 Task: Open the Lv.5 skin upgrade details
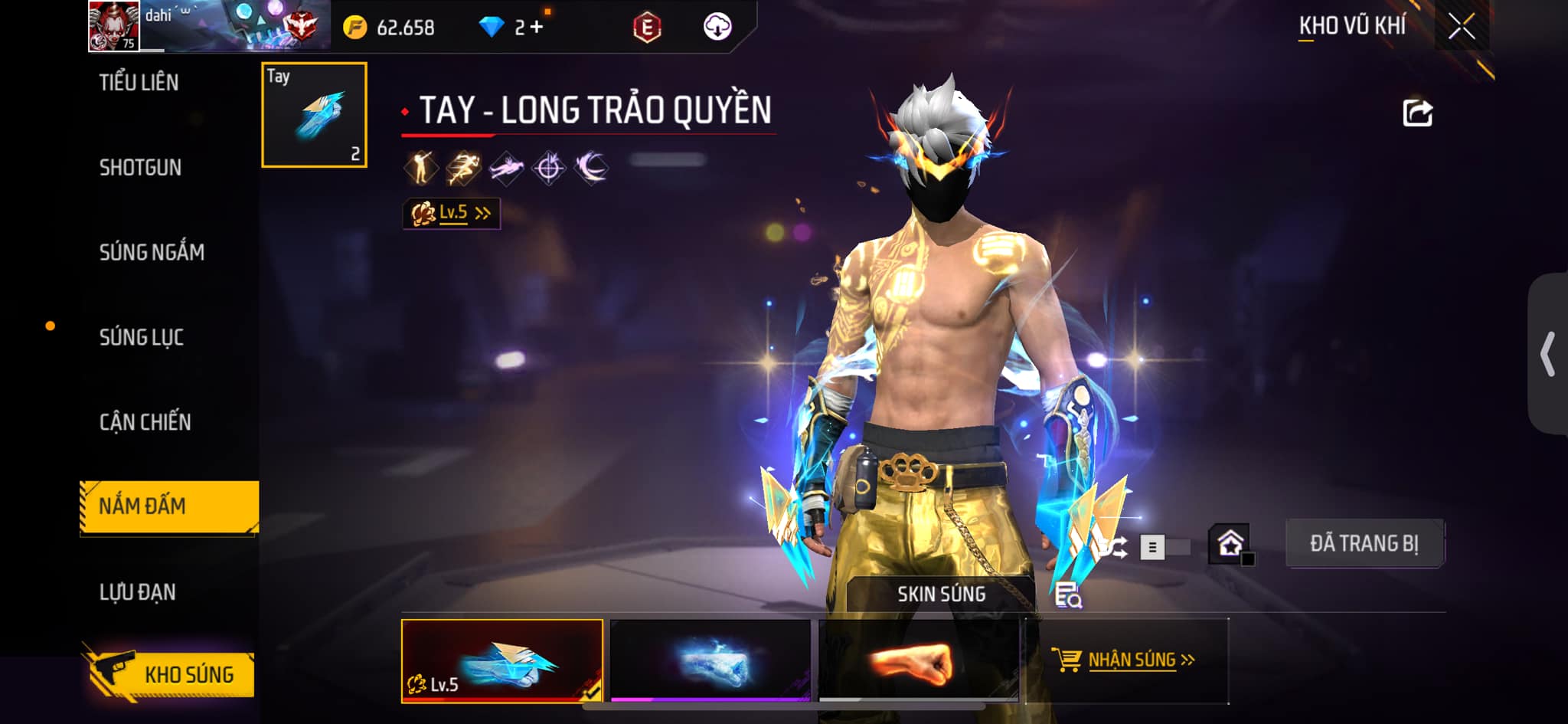pyautogui.click(x=452, y=213)
